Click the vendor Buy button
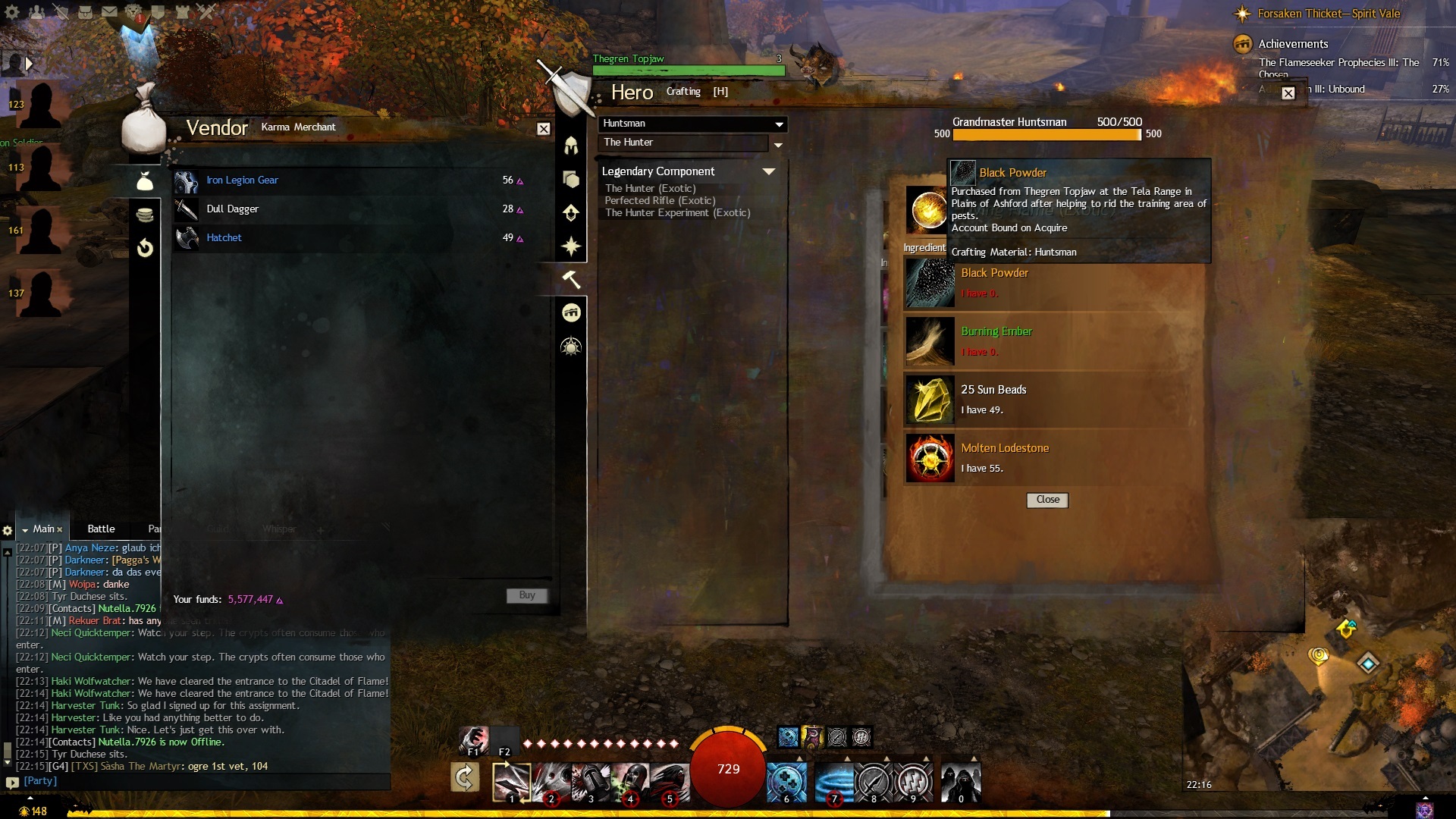The width and height of the screenshot is (1456, 819). pos(526,596)
